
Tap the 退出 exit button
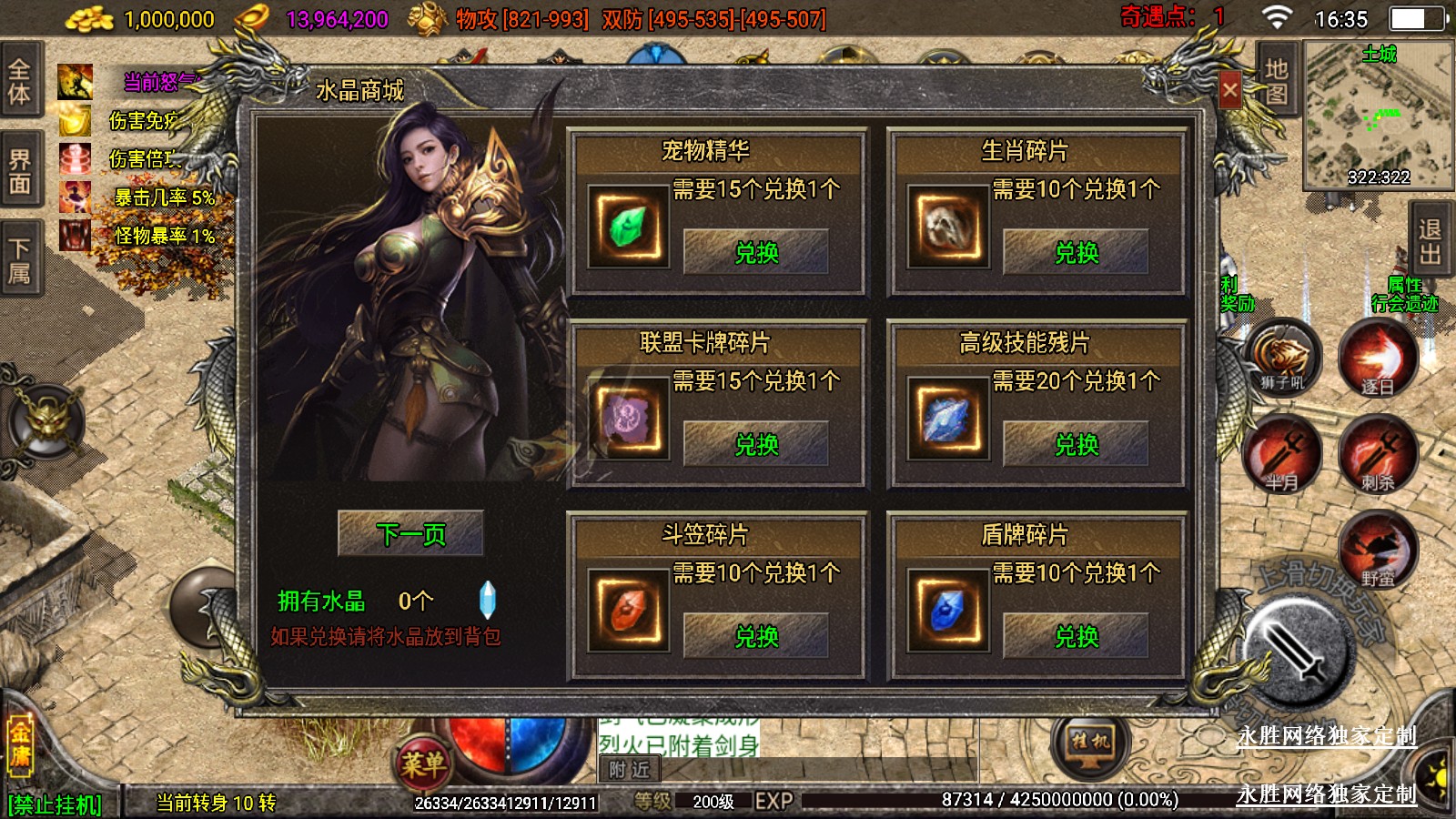coord(1430,241)
